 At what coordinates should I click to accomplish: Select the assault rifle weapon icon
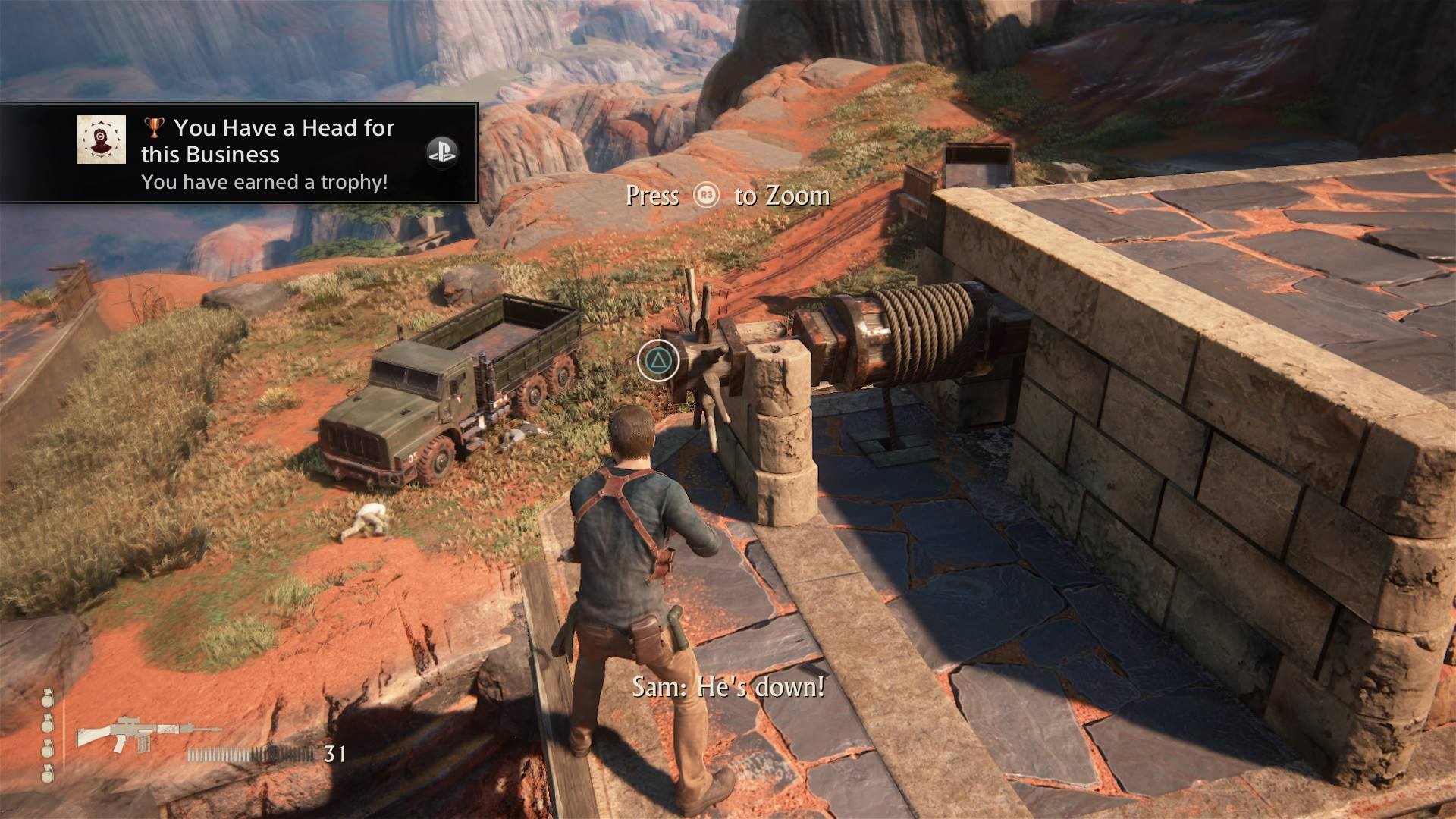click(x=149, y=735)
